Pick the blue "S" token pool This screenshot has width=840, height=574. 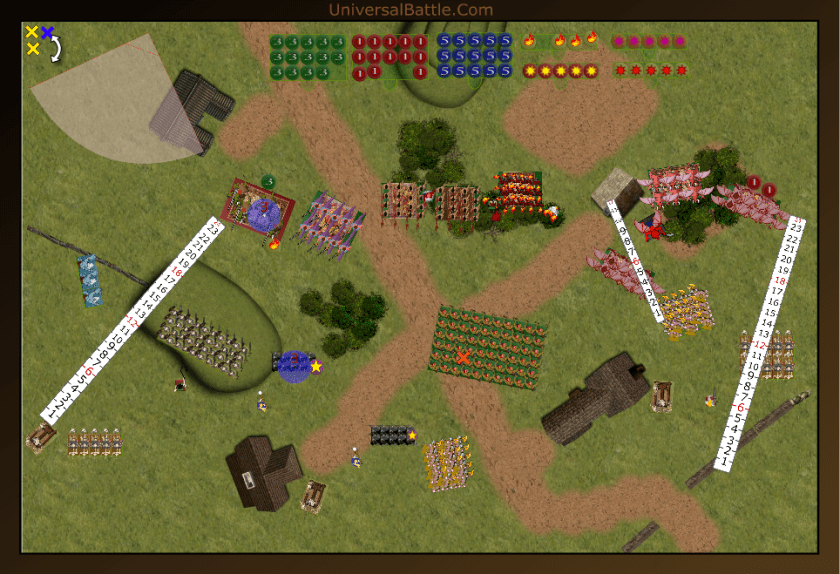pos(475,56)
